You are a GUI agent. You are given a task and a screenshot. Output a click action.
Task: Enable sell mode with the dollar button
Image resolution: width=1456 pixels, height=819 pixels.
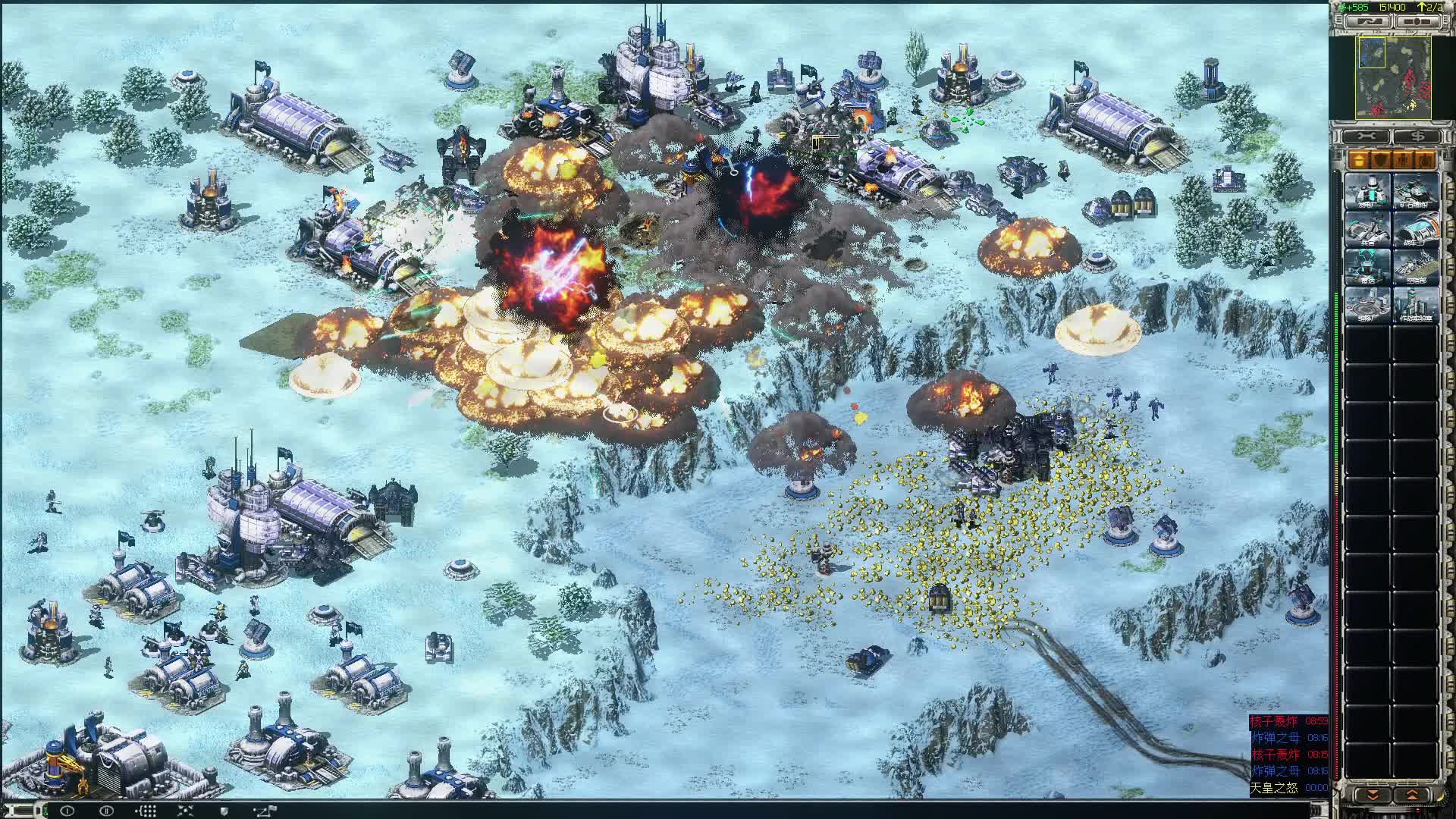(x=1414, y=135)
